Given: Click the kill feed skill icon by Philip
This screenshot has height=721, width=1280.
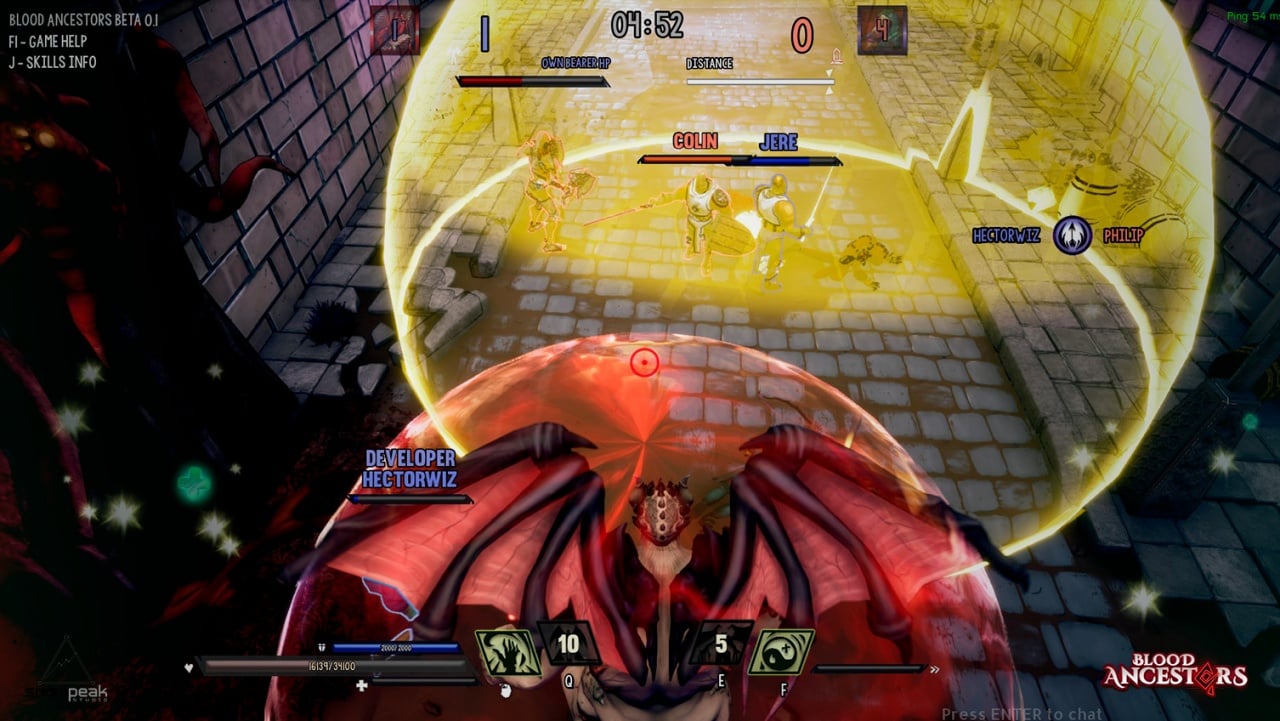Looking at the screenshot, I should pyautogui.click(x=1071, y=236).
